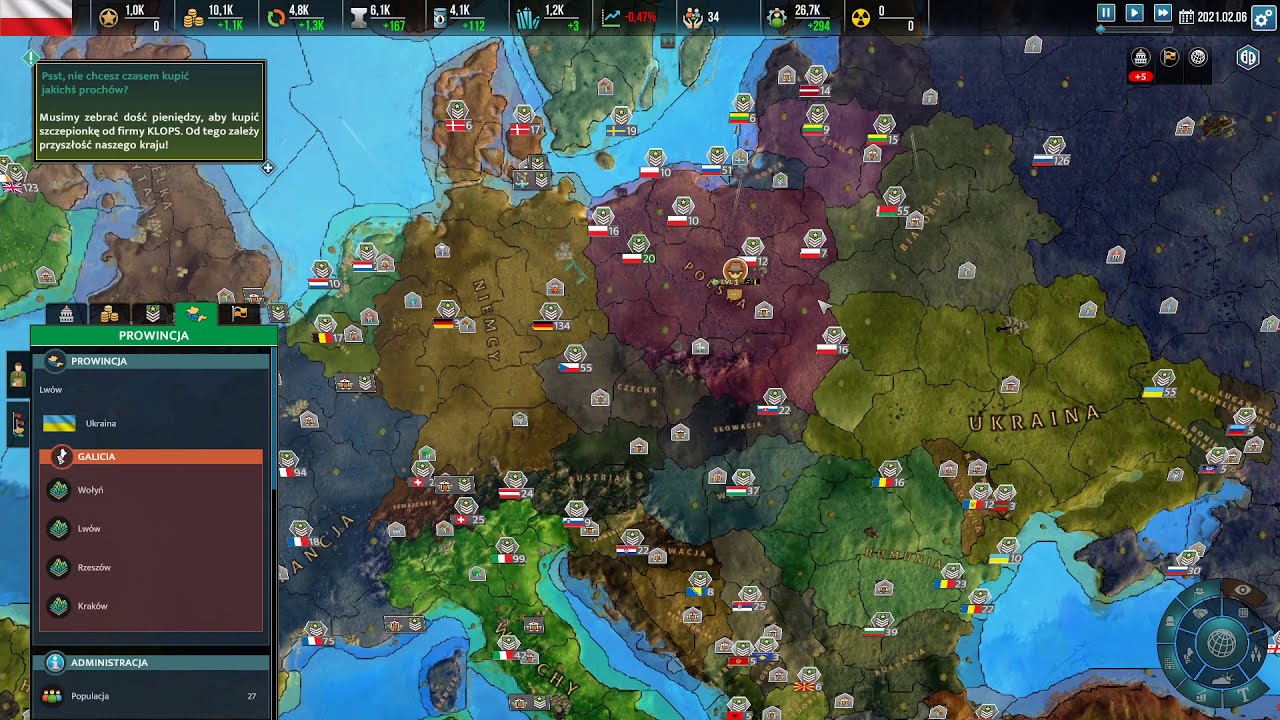Open the globe icon beside the flag
Image resolution: width=1280 pixels, height=720 pixels.
coord(1198,57)
